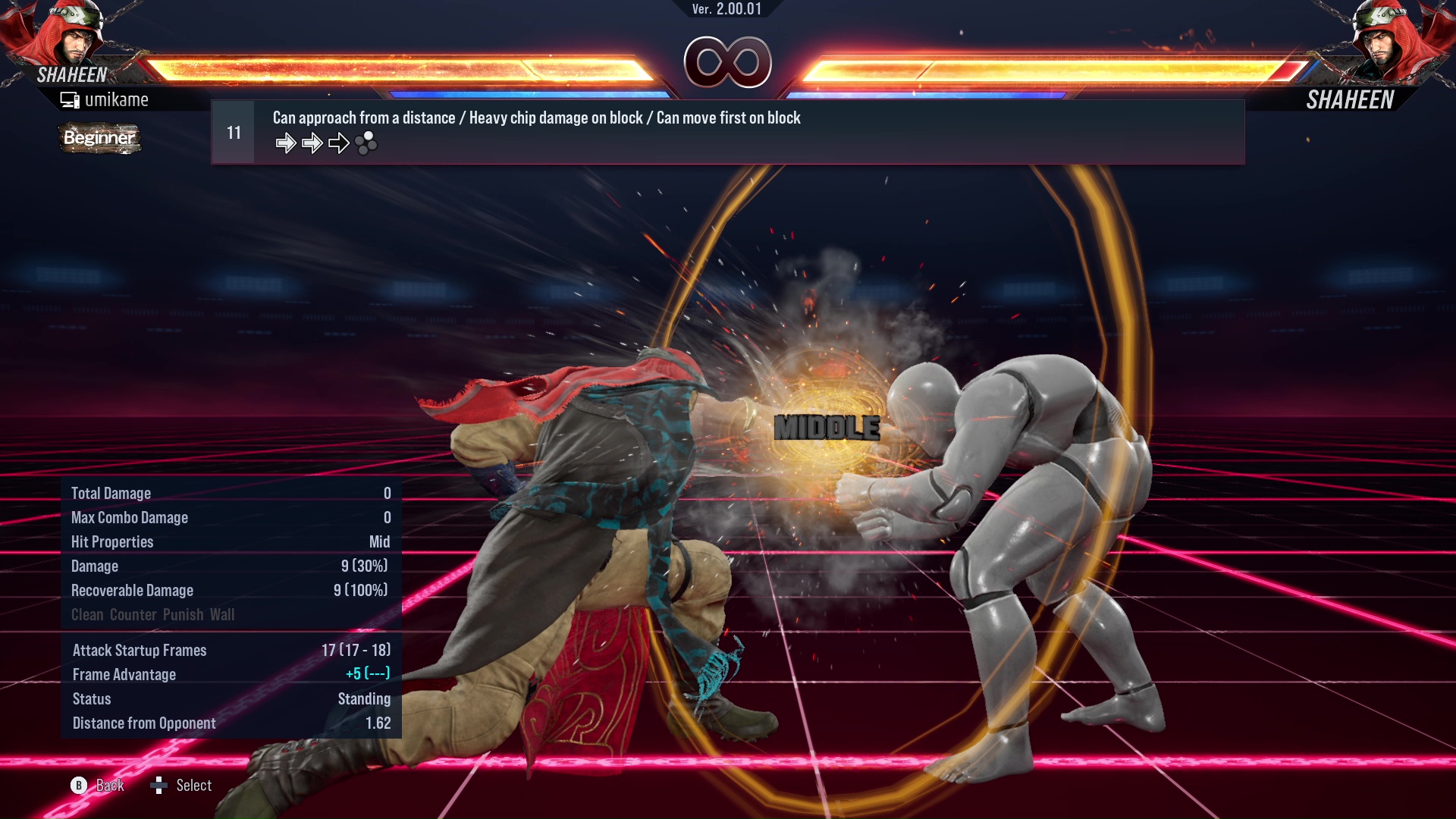Select the Beginner rank badge
Viewport: 1456px width, 819px height.
coord(99,139)
